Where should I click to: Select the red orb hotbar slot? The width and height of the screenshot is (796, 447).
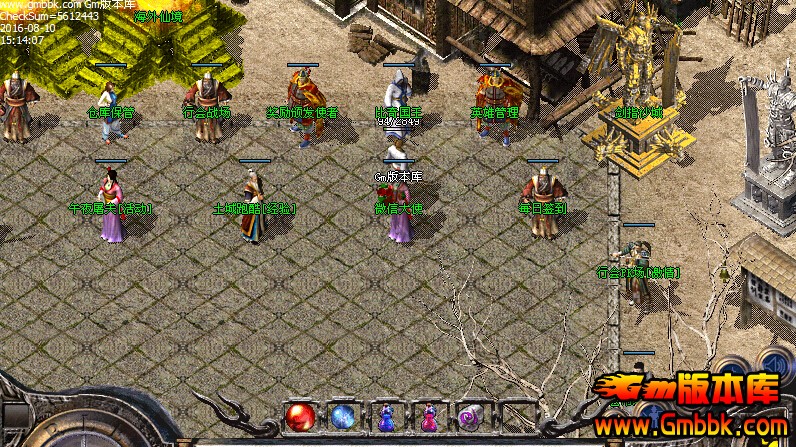[x=300, y=416]
